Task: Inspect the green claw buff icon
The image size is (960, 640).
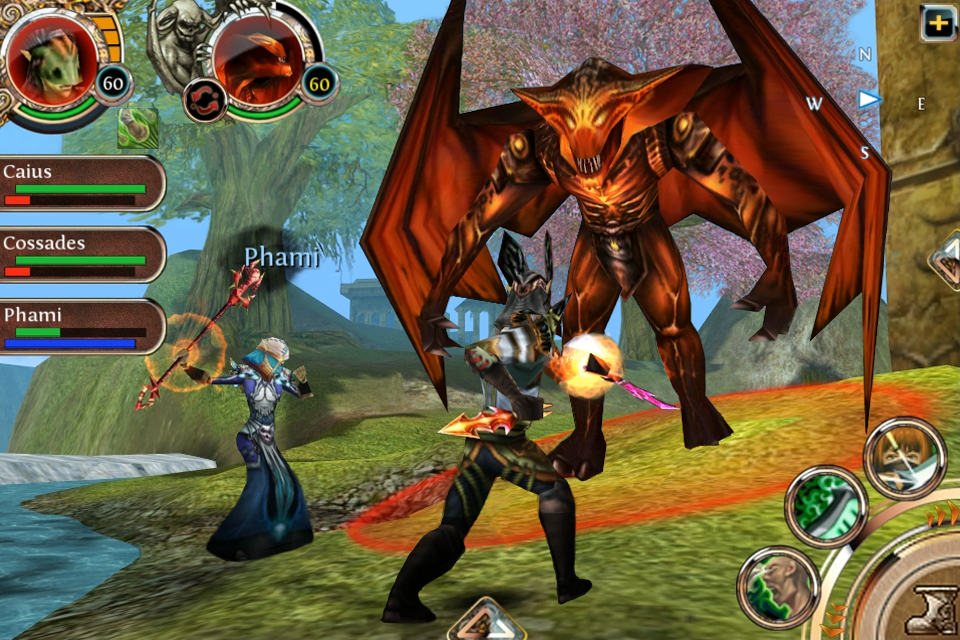Action: coord(137,128)
